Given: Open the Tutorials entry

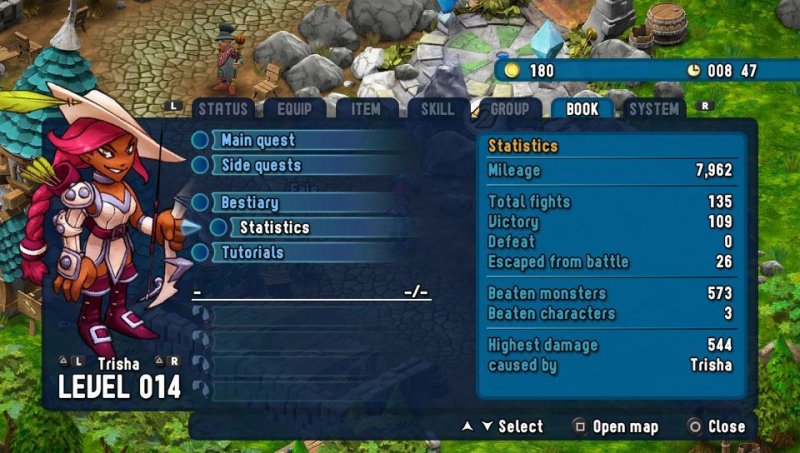Looking at the screenshot, I should [x=252, y=252].
